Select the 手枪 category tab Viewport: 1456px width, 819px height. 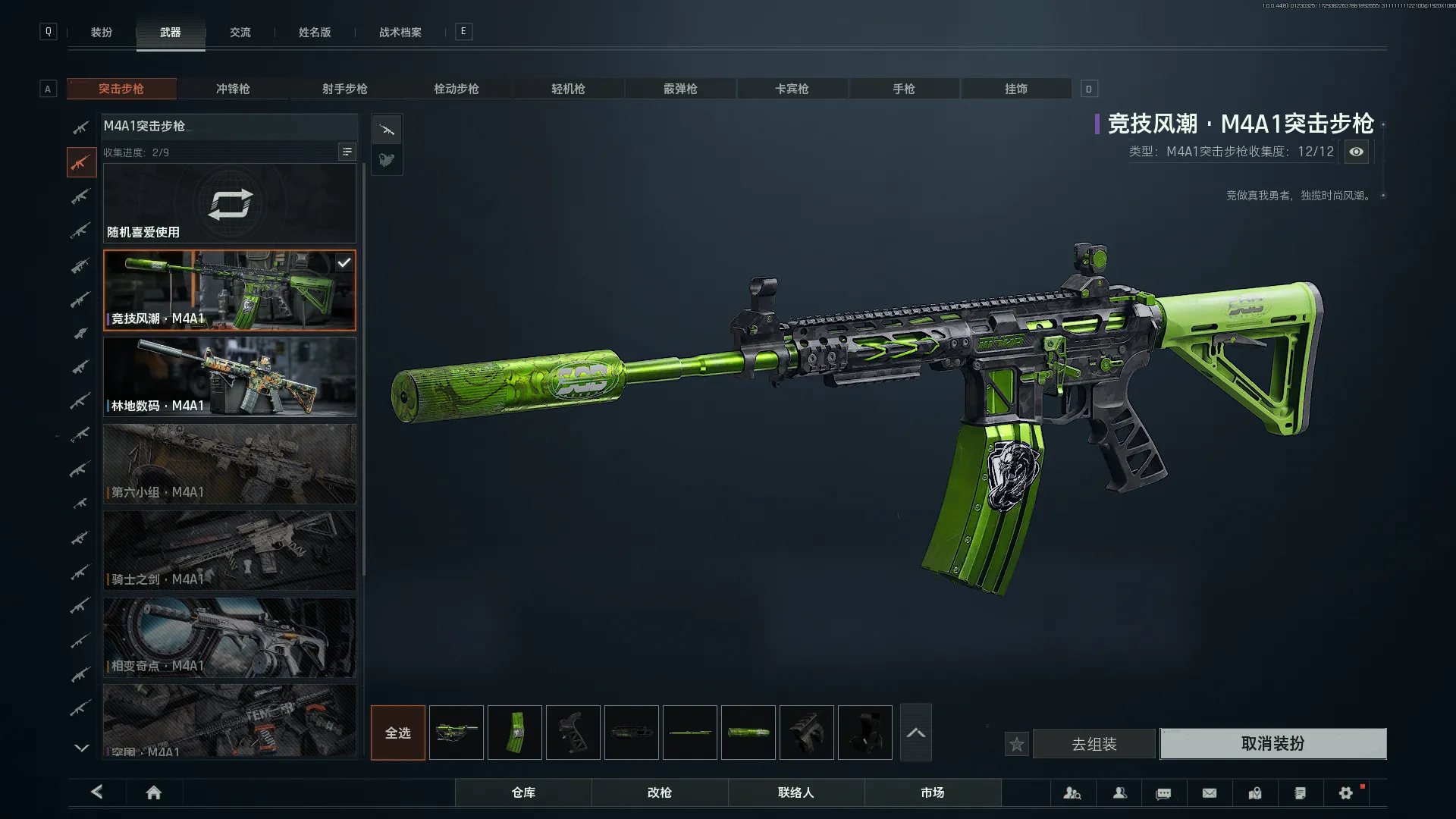click(x=904, y=89)
